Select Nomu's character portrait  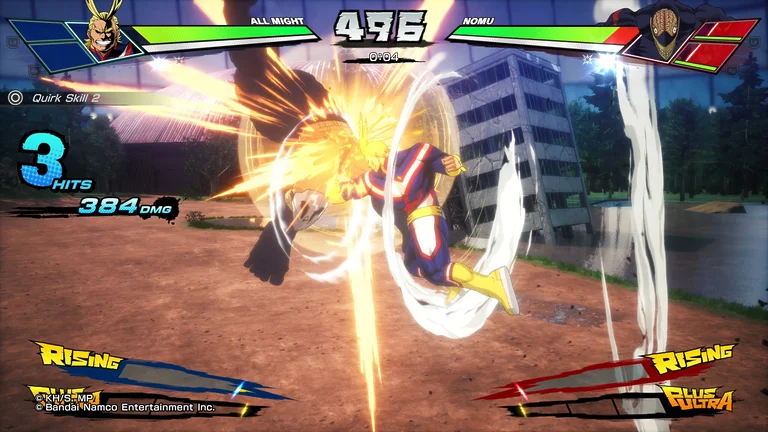(661, 32)
